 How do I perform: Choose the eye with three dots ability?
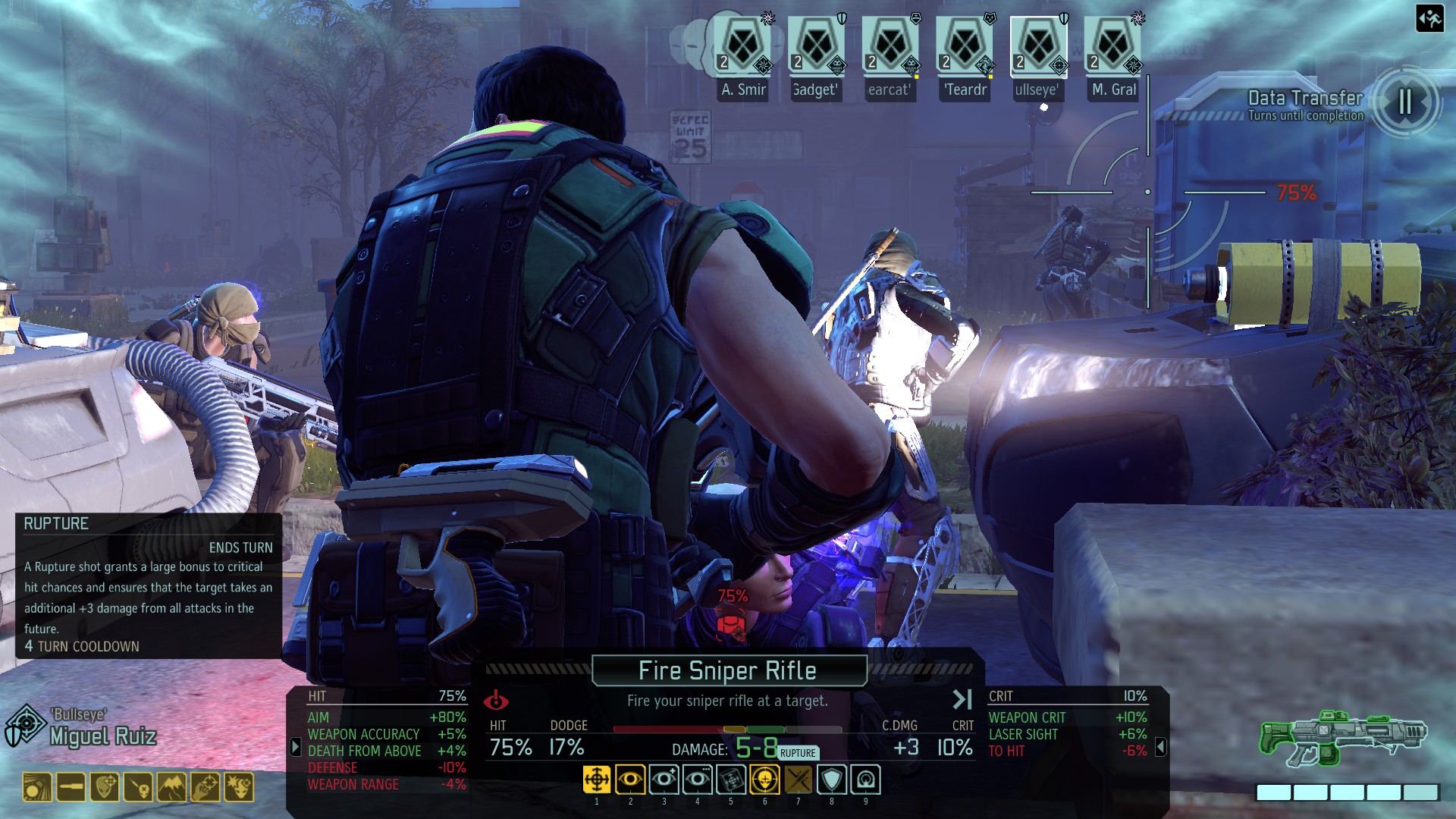click(697, 780)
